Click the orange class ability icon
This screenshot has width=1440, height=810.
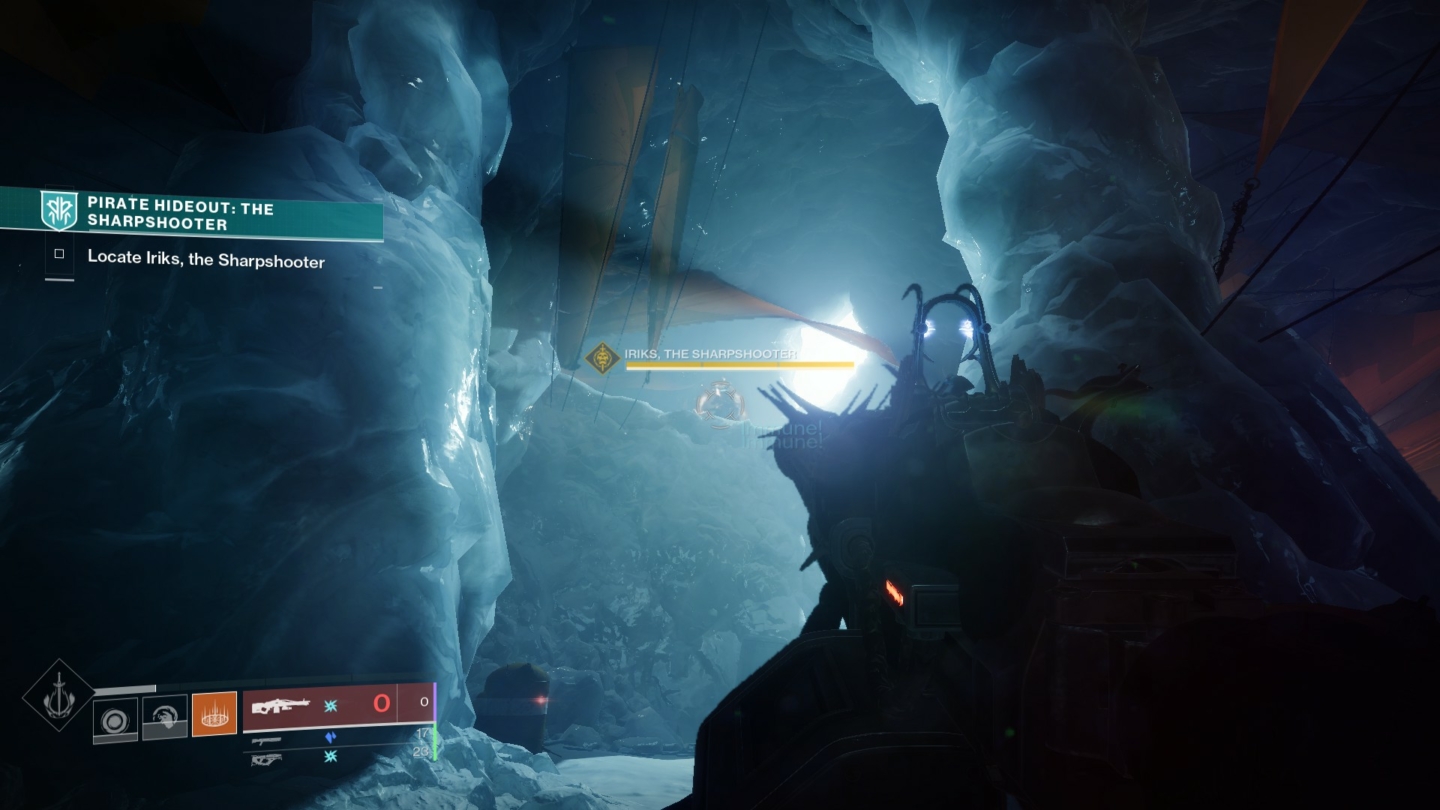click(x=213, y=713)
